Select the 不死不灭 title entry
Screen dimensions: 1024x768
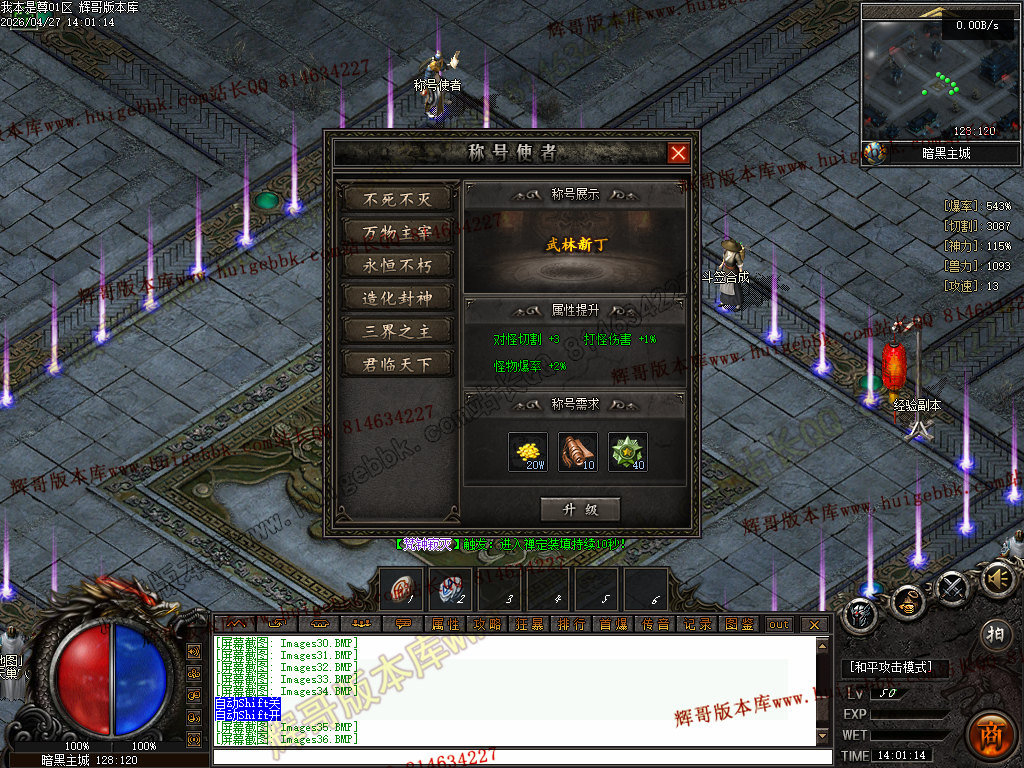397,199
